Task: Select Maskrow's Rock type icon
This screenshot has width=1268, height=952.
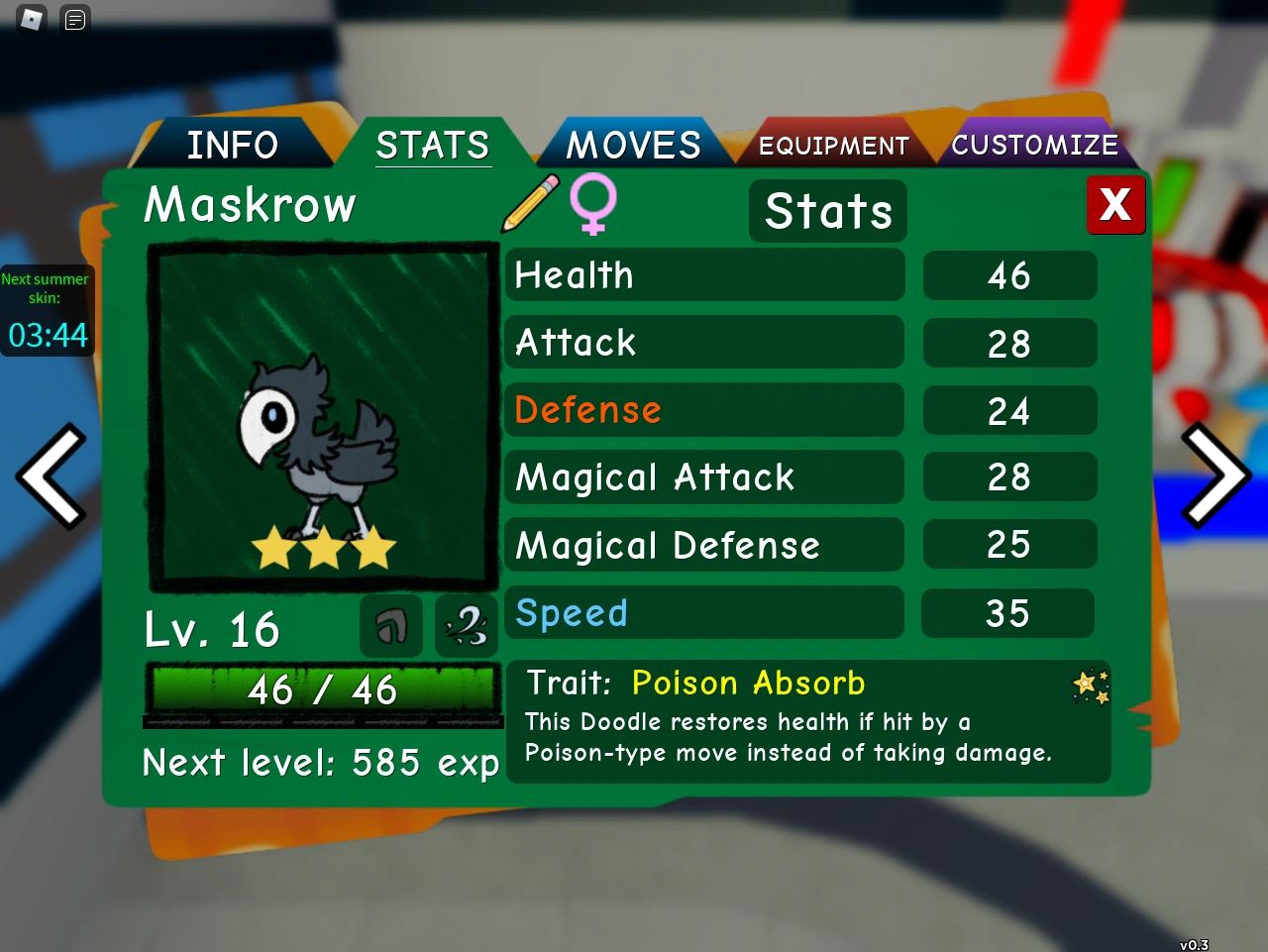Action: [x=390, y=626]
